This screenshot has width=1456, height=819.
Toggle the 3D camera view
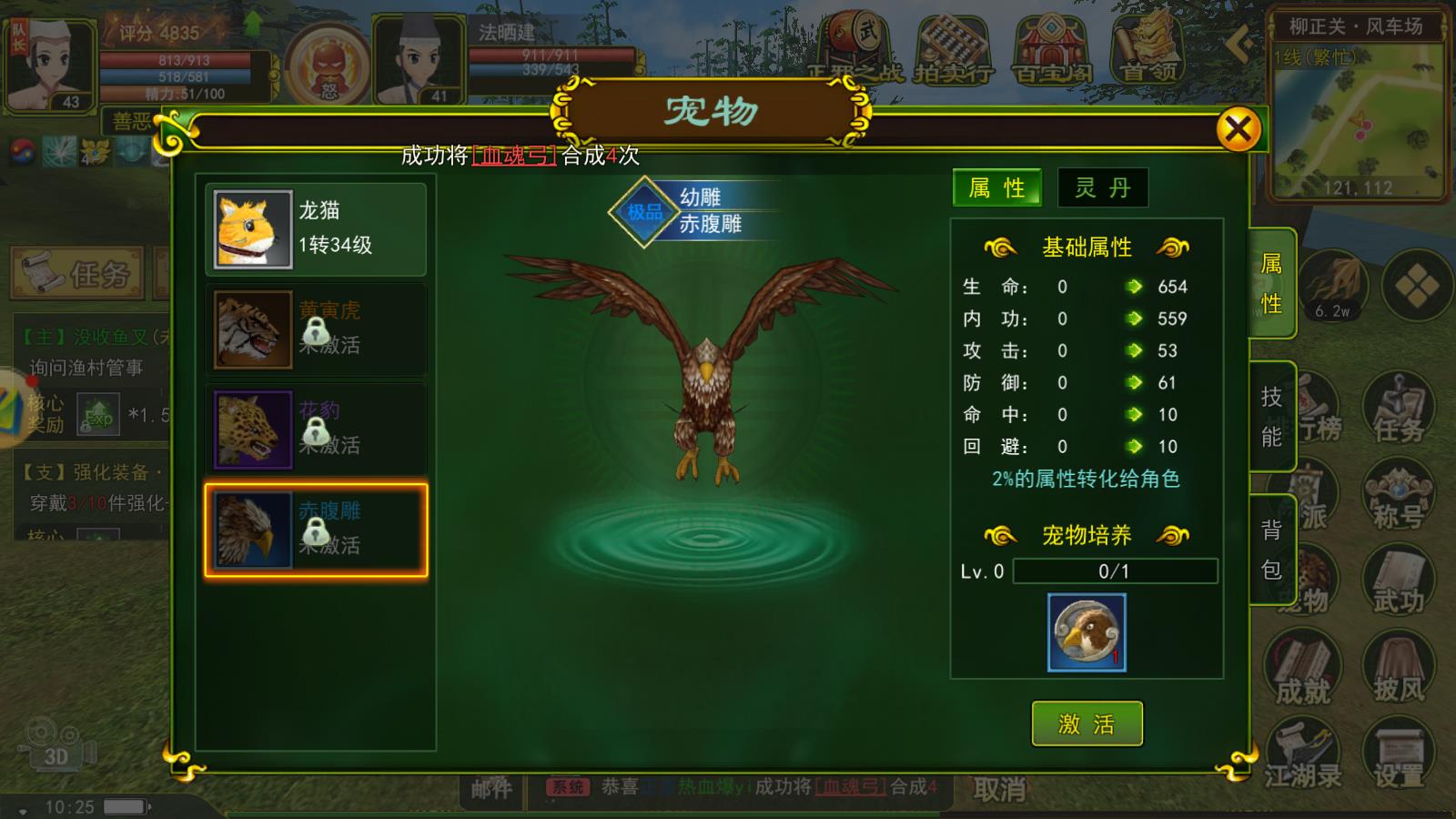click(55, 742)
